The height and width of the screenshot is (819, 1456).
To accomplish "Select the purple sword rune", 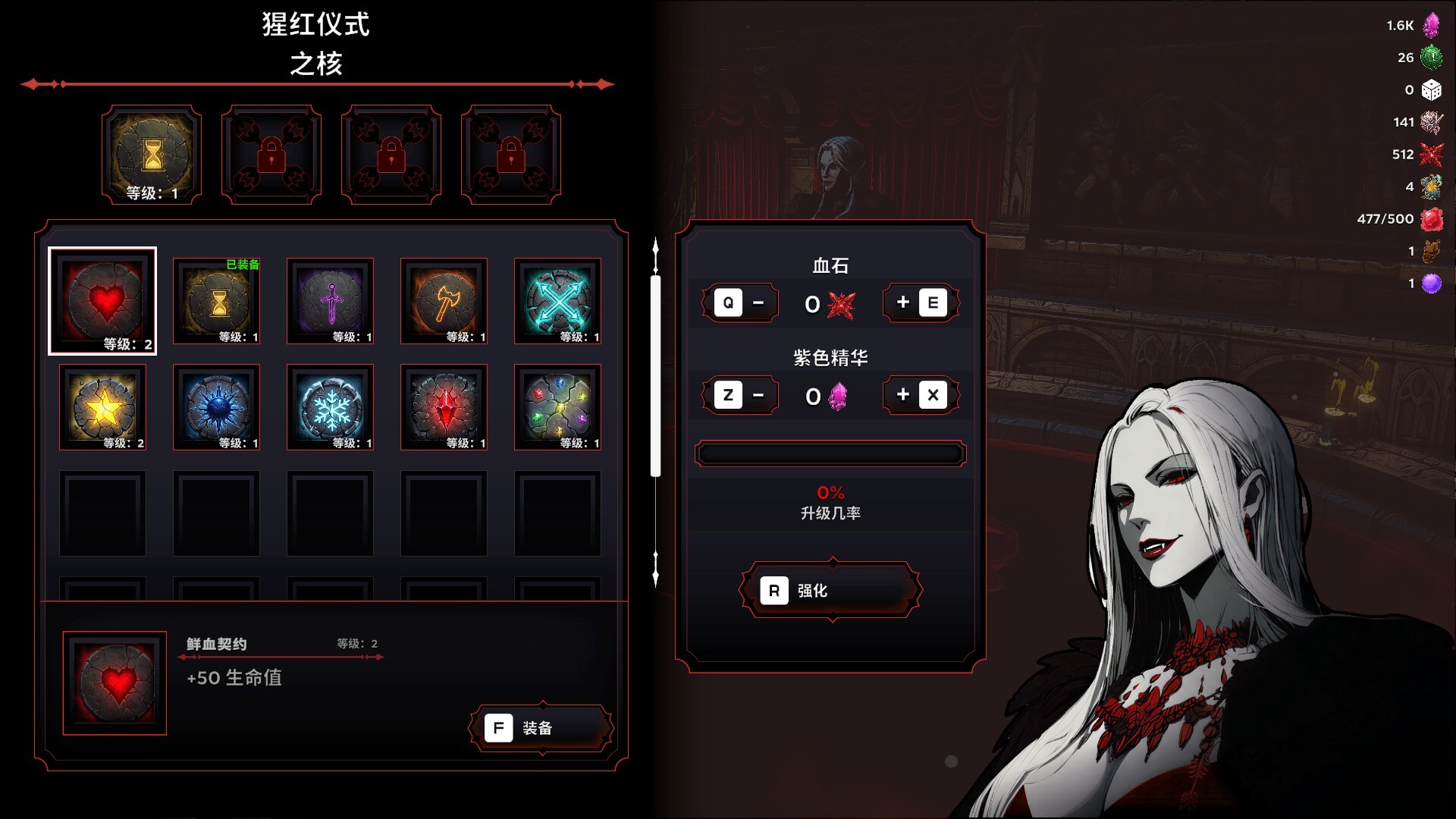I will pos(331,301).
